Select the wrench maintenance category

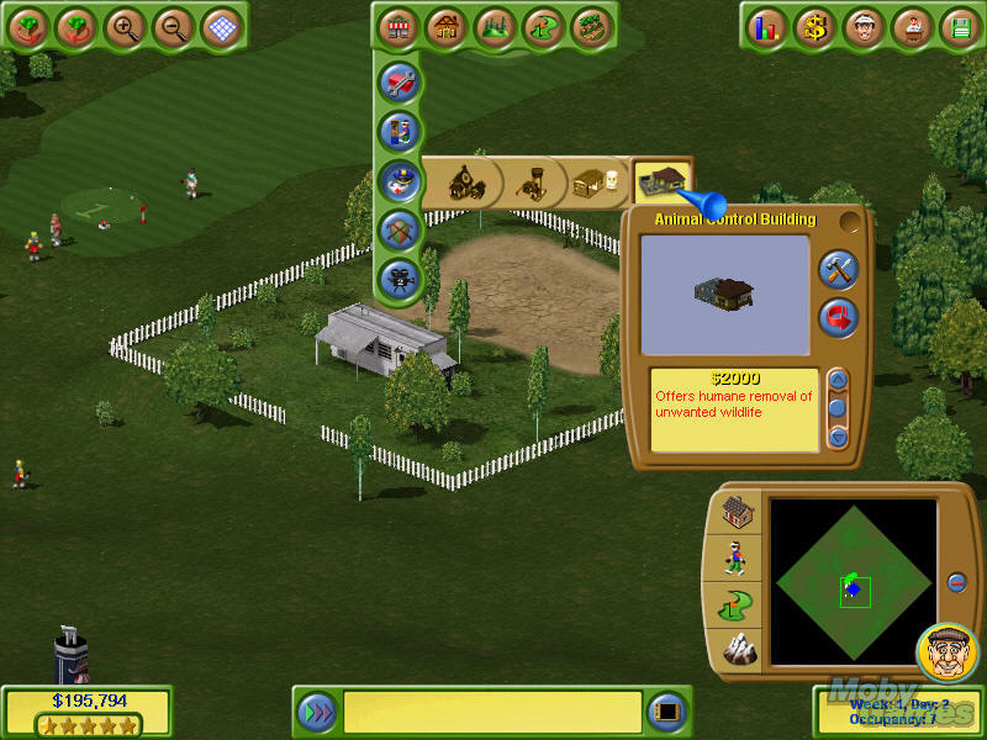[x=400, y=82]
